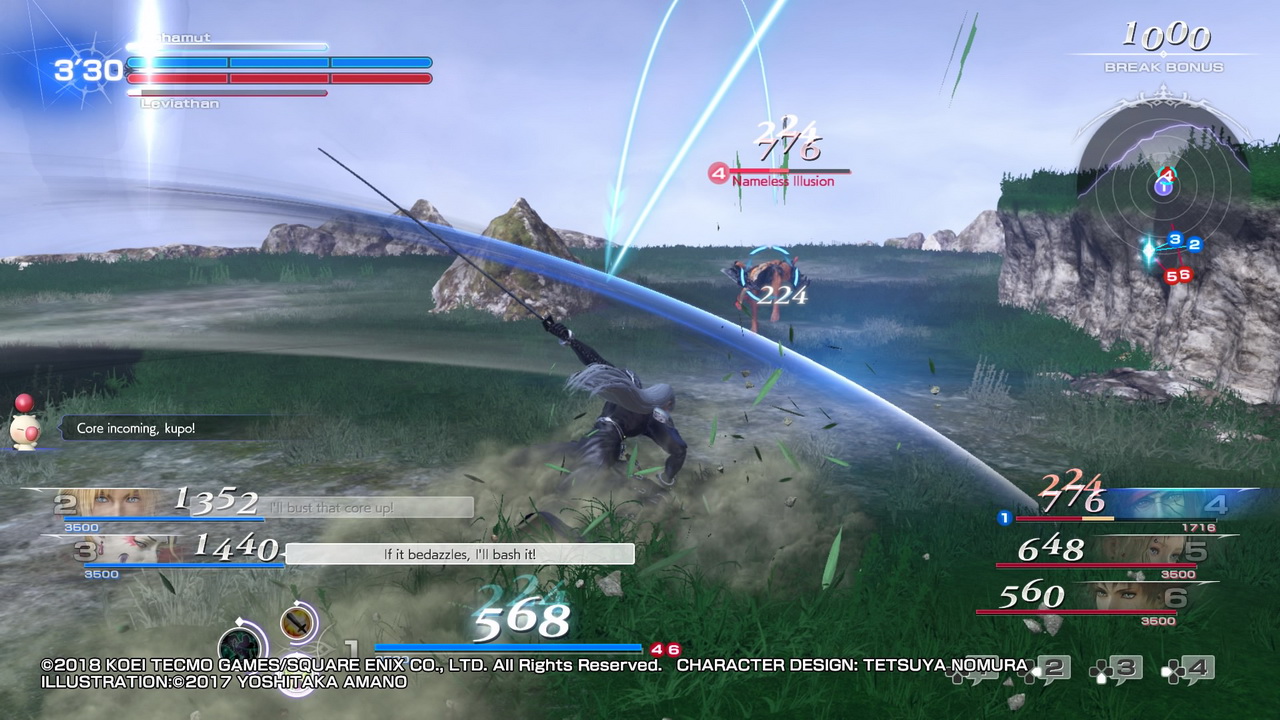This screenshot has width=1280, height=720.
Task: Select the dark round skill icon
Action: pos(240,645)
